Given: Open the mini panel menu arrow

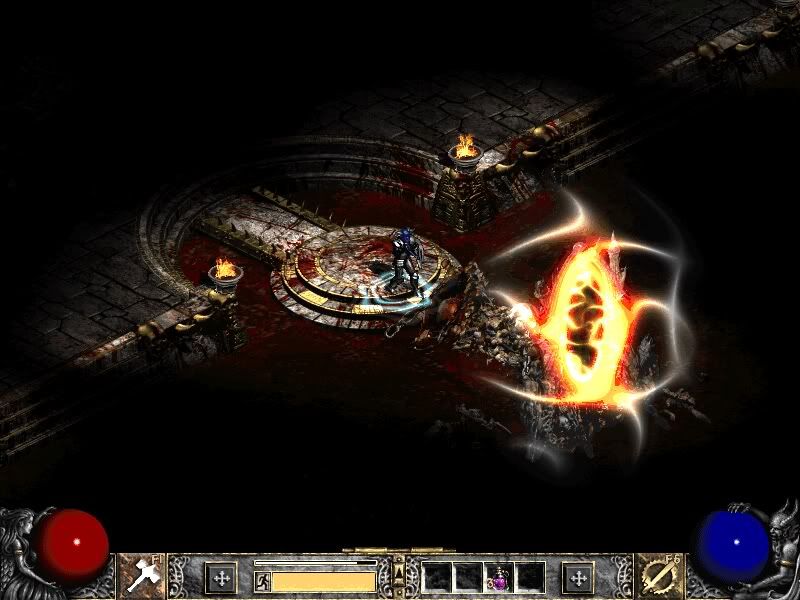Looking at the screenshot, I should click(399, 573).
